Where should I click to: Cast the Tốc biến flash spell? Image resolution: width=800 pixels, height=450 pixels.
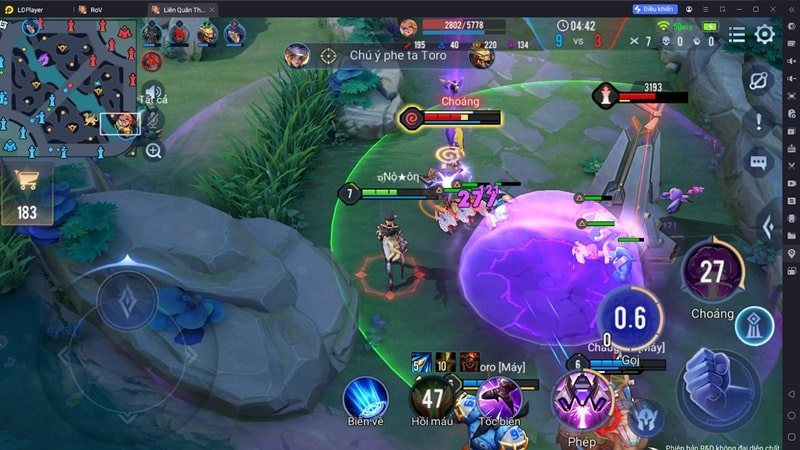(x=498, y=398)
